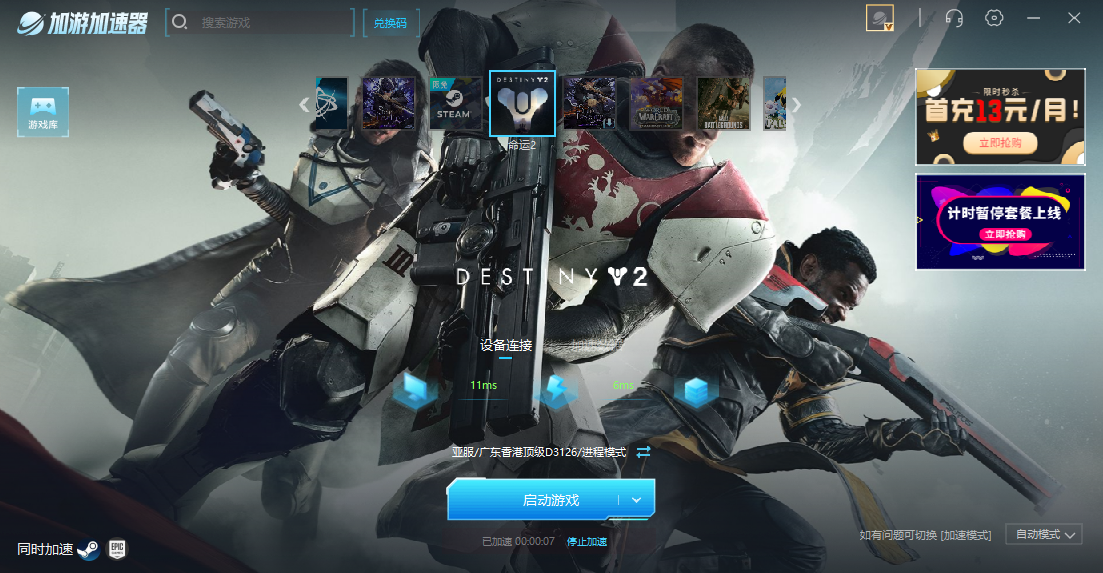Image resolution: width=1103 pixels, height=573 pixels.
Task: Click the Steam icon next to 同时加速
Action: [88, 549]
